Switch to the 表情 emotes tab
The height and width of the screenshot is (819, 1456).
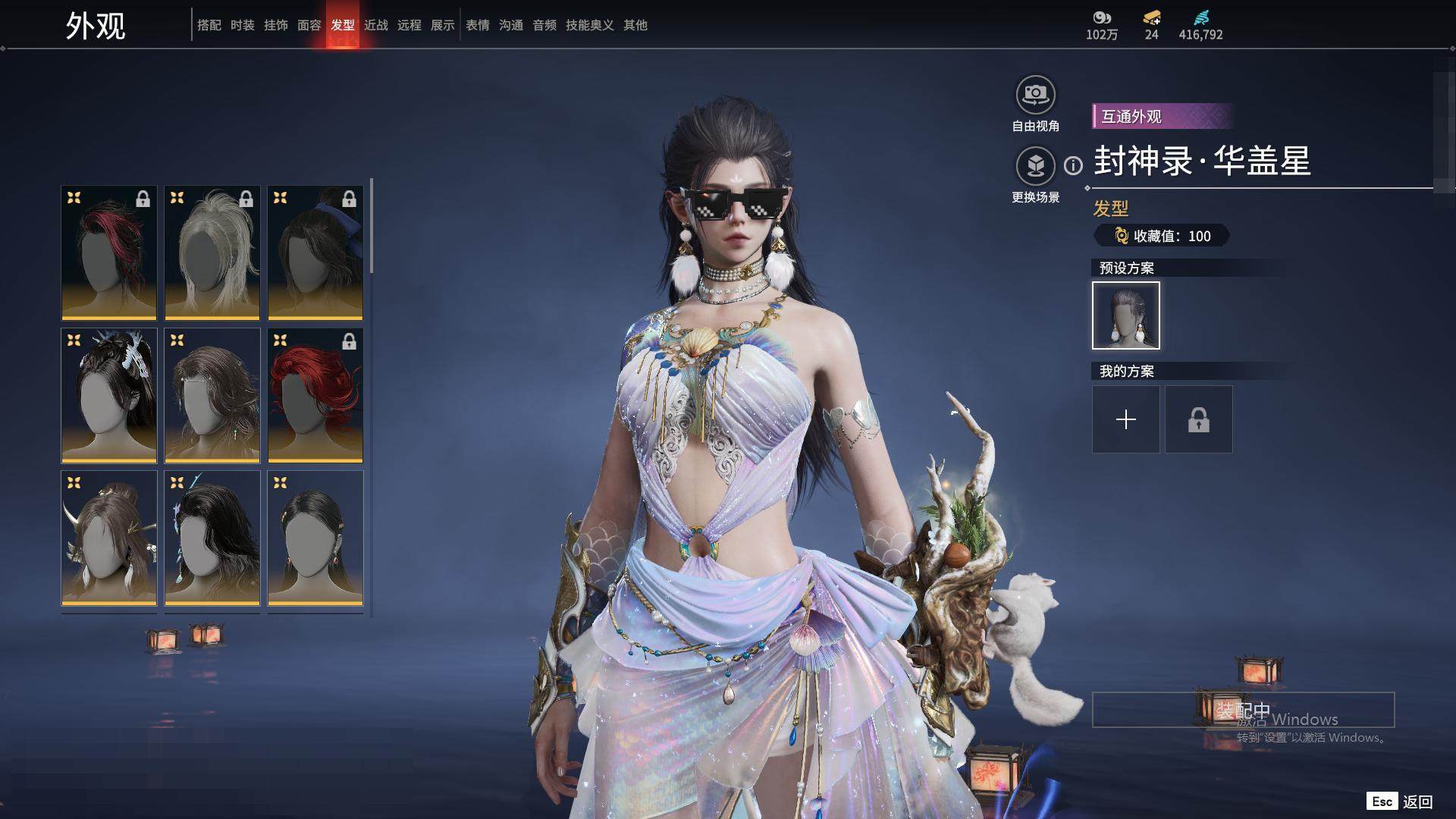pyautogui.click(x=477, y=25)
